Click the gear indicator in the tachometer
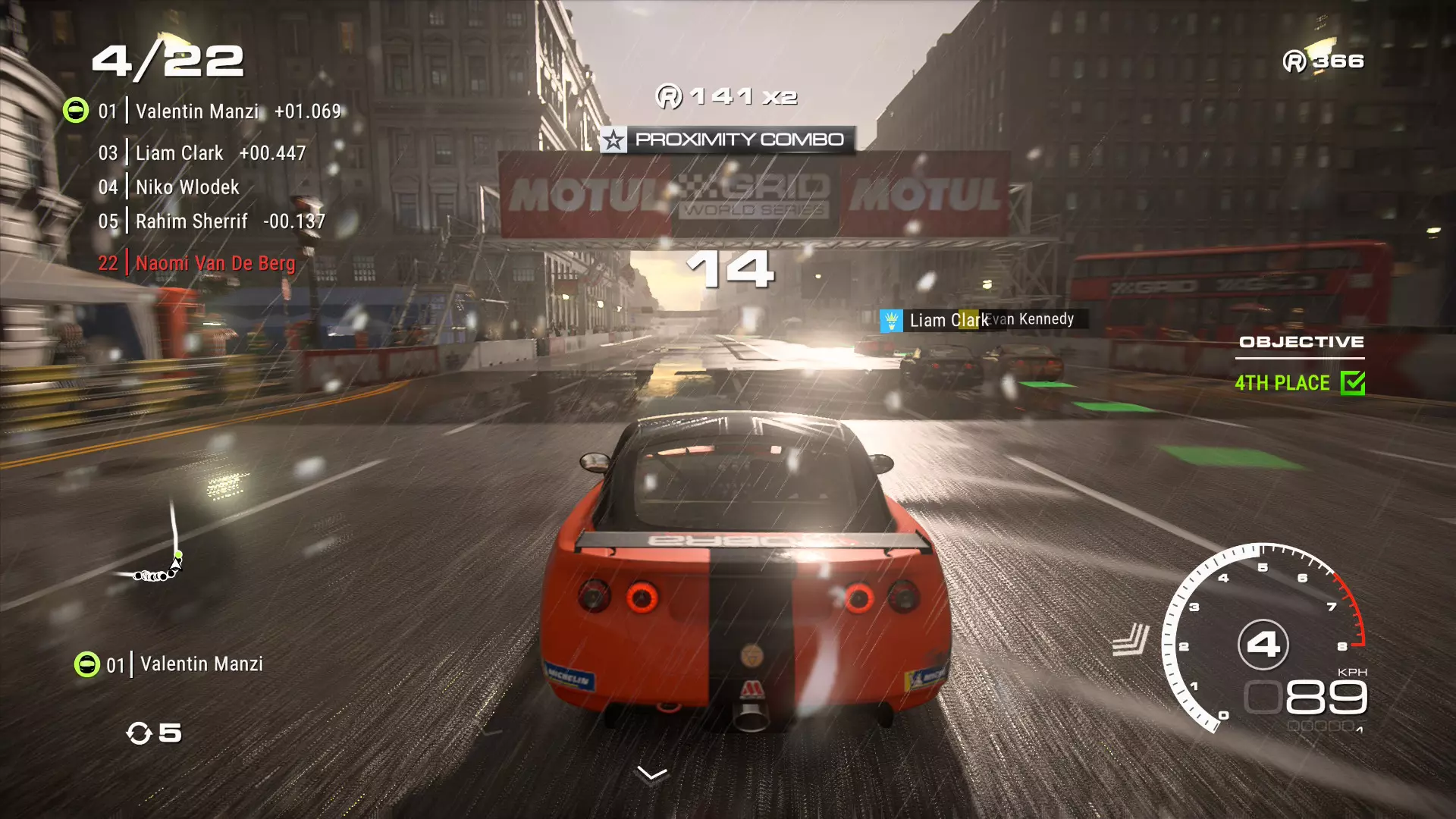Screen dimensions: 1456x819 tap(1263, 645)
